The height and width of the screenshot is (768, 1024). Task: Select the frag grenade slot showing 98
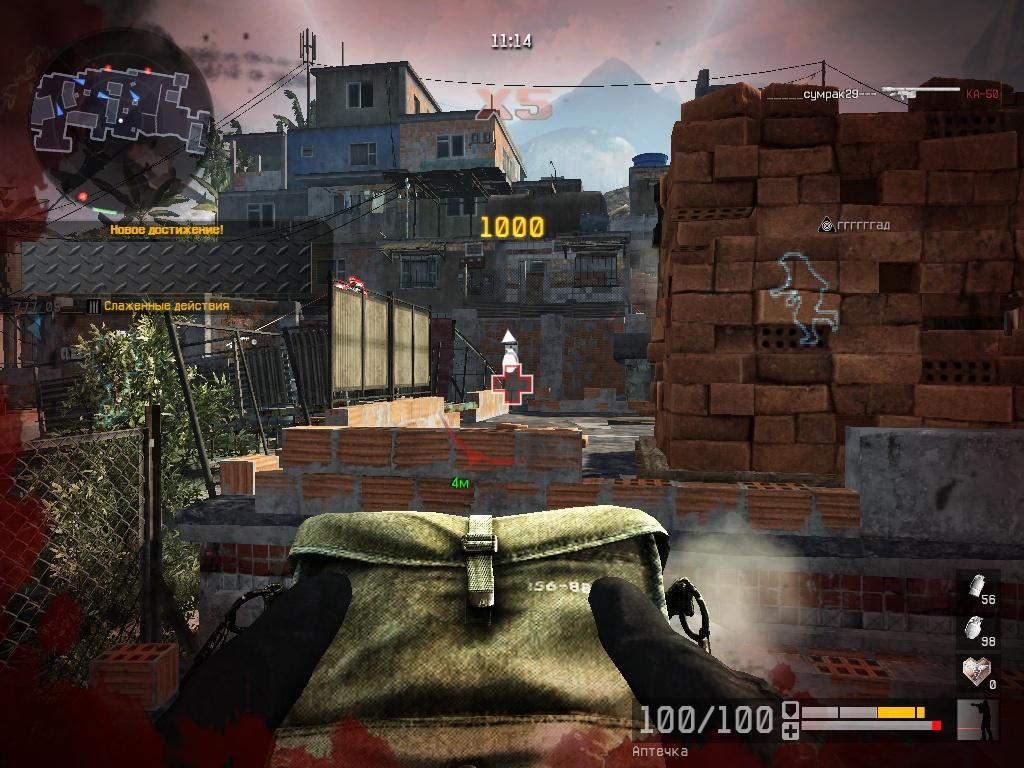pyautogui.click(x=979, y=630)
